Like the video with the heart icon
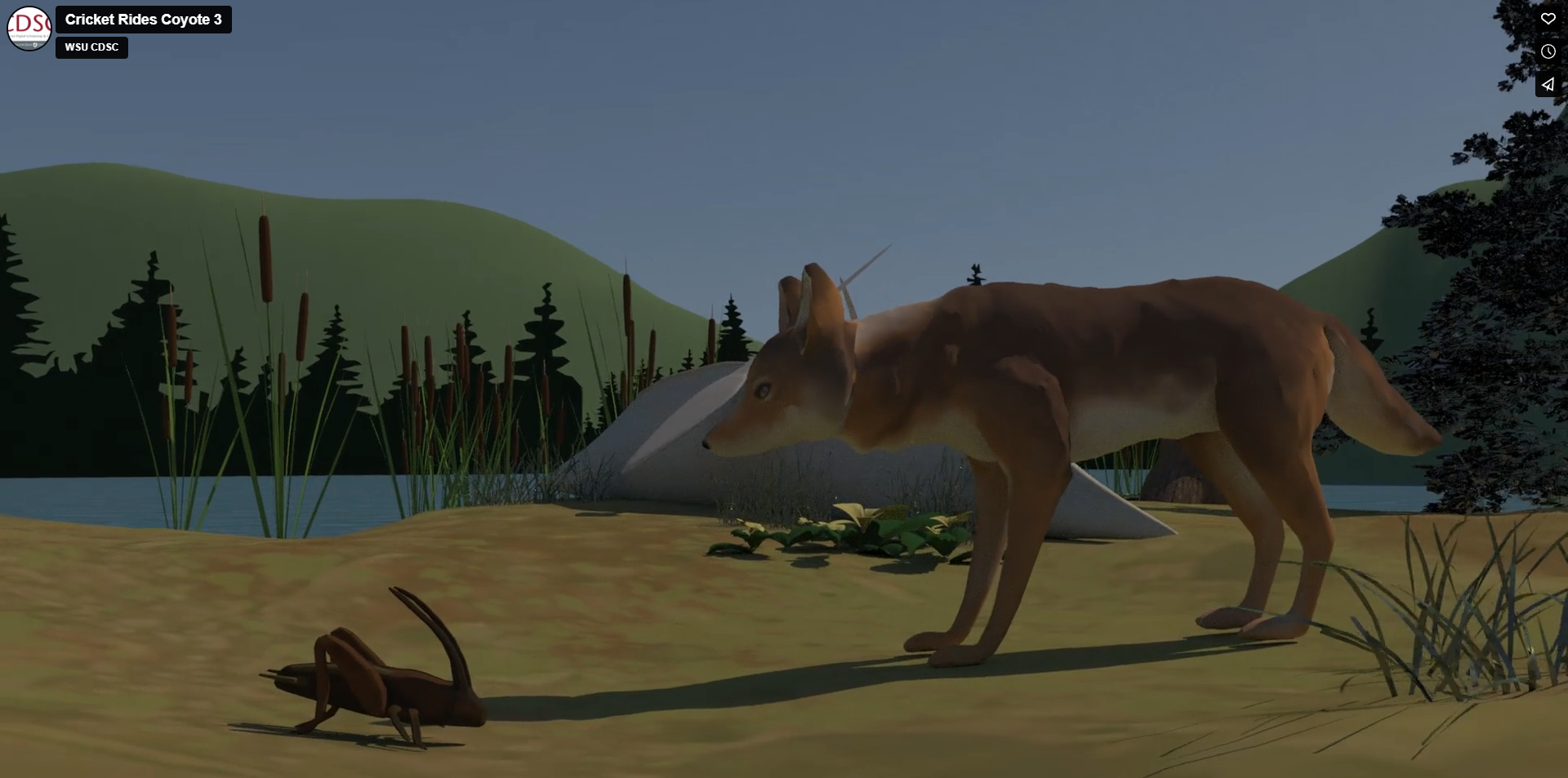Screen dimensions: 1568x778 tap(1548, 19)
